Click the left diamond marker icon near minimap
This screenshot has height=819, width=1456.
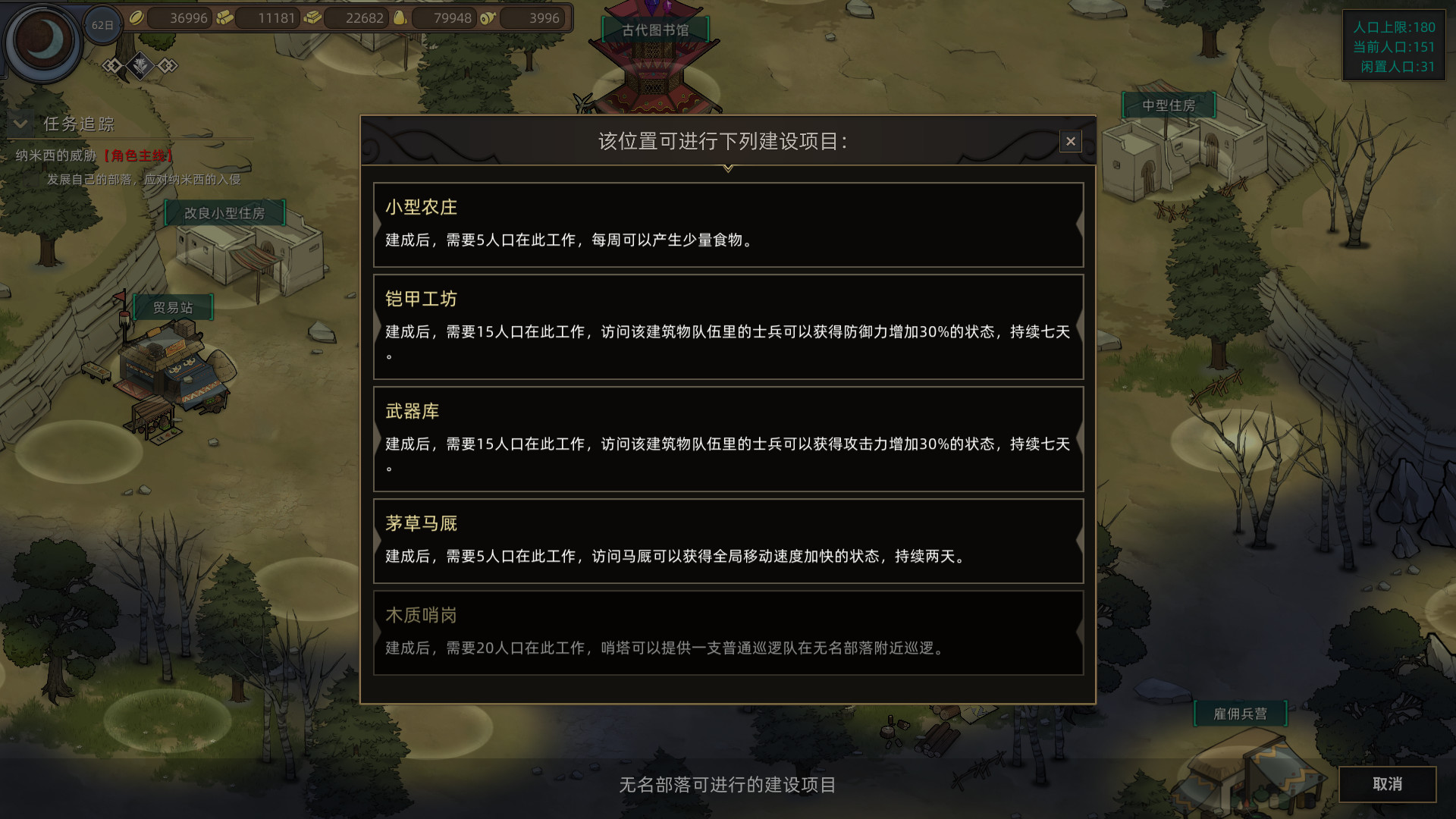112,66
